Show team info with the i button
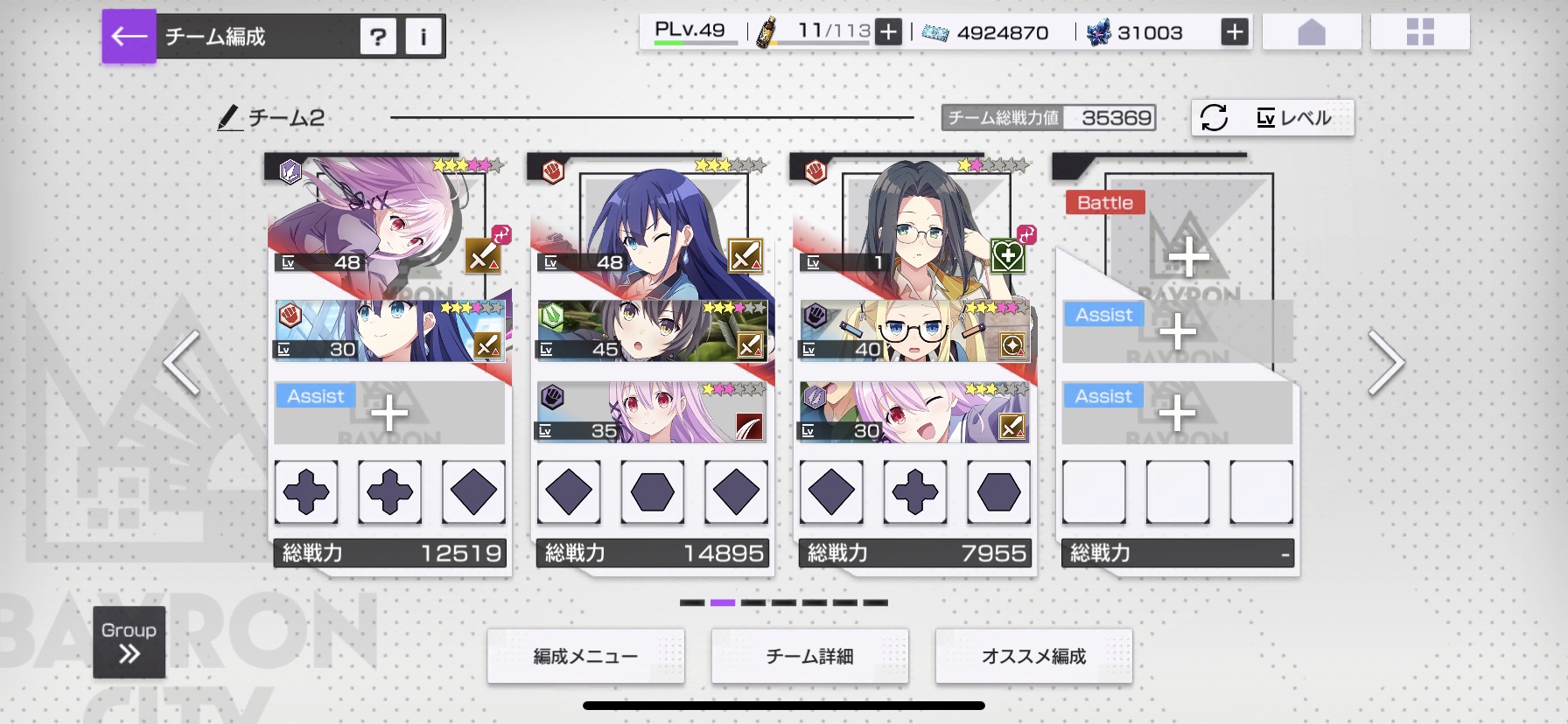 pos(423,37)
